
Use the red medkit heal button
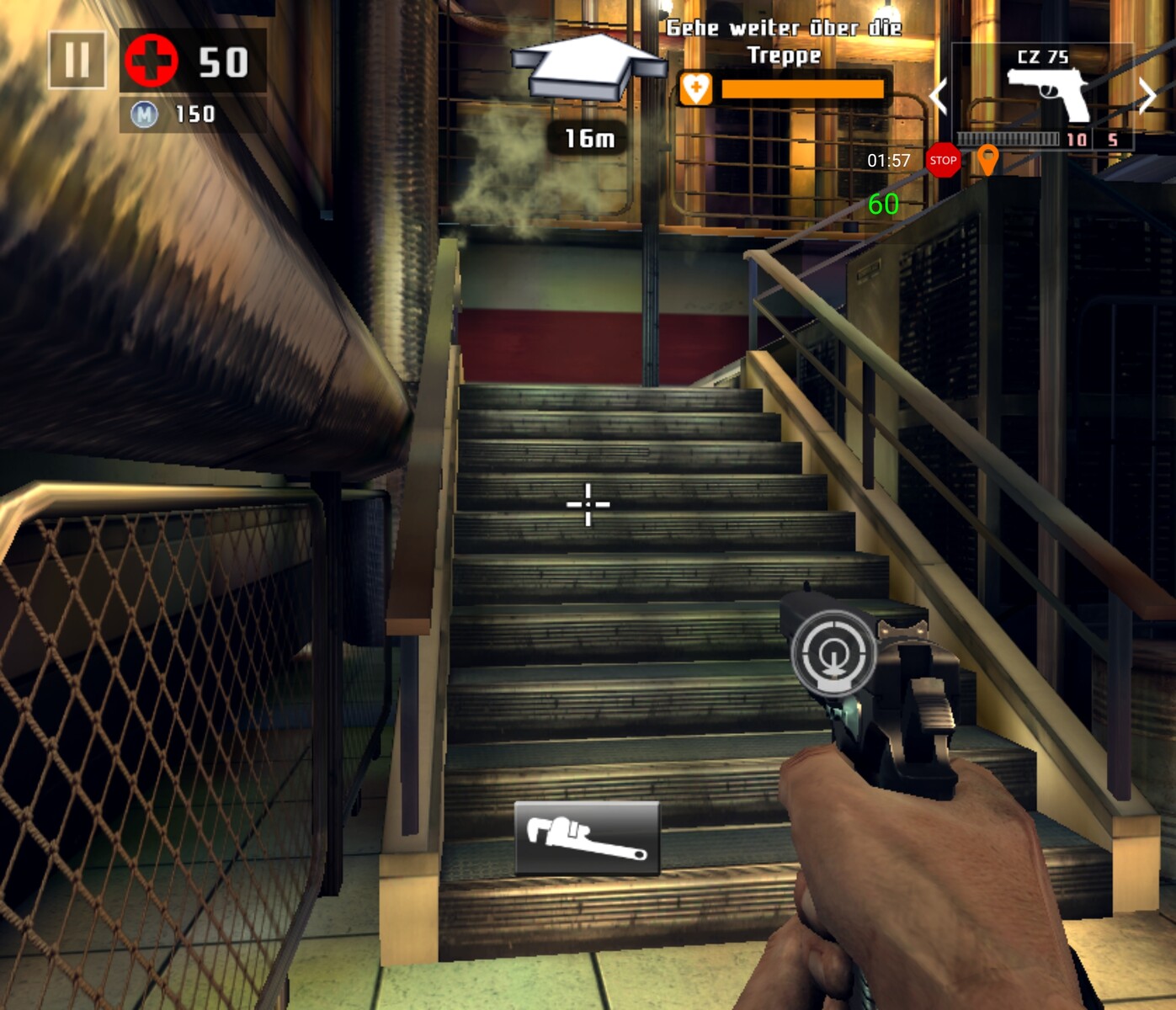[x=152, y=61]
